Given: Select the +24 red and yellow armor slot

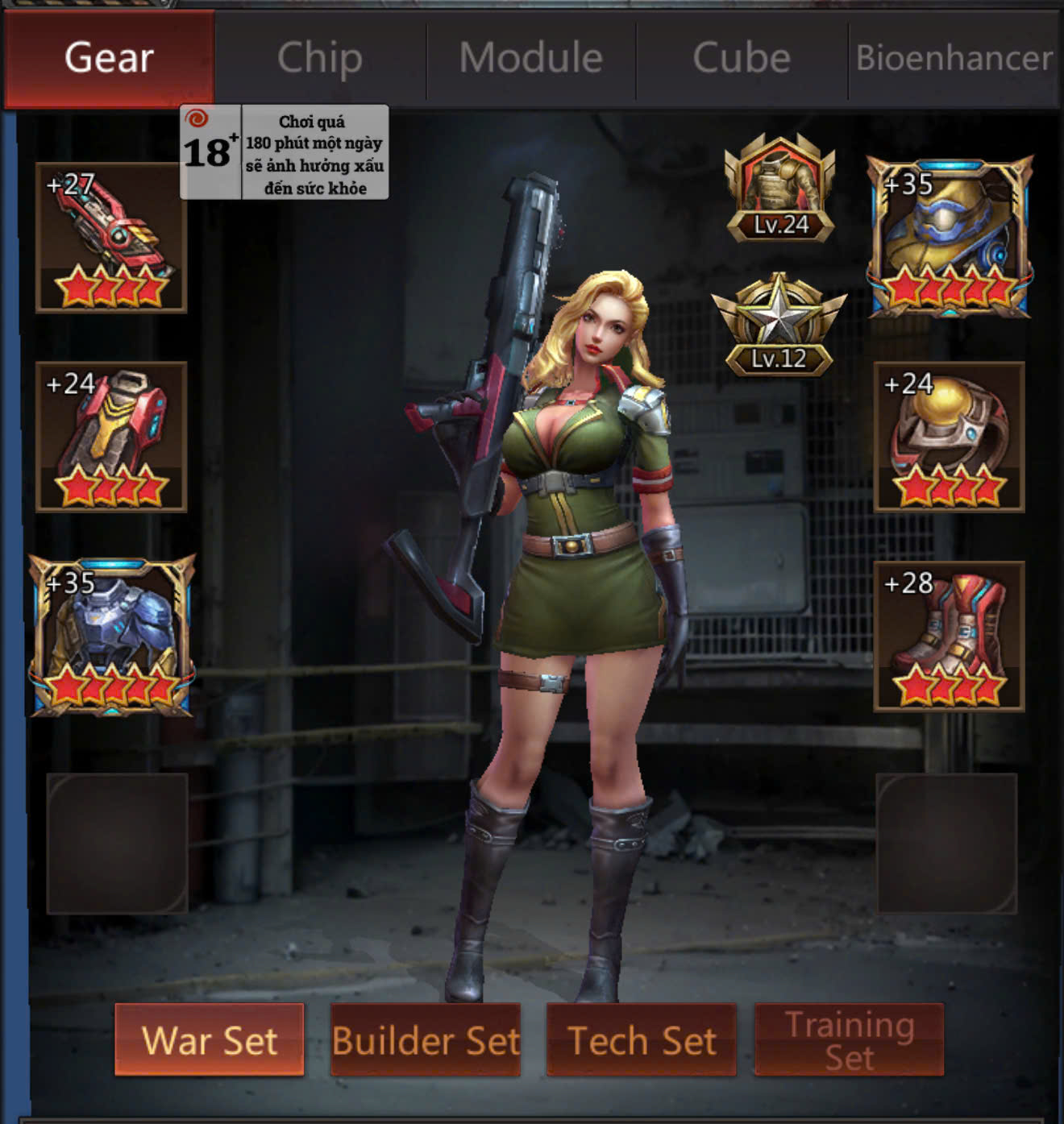Looking at the screenshot, I should click(x=111, y=437).
